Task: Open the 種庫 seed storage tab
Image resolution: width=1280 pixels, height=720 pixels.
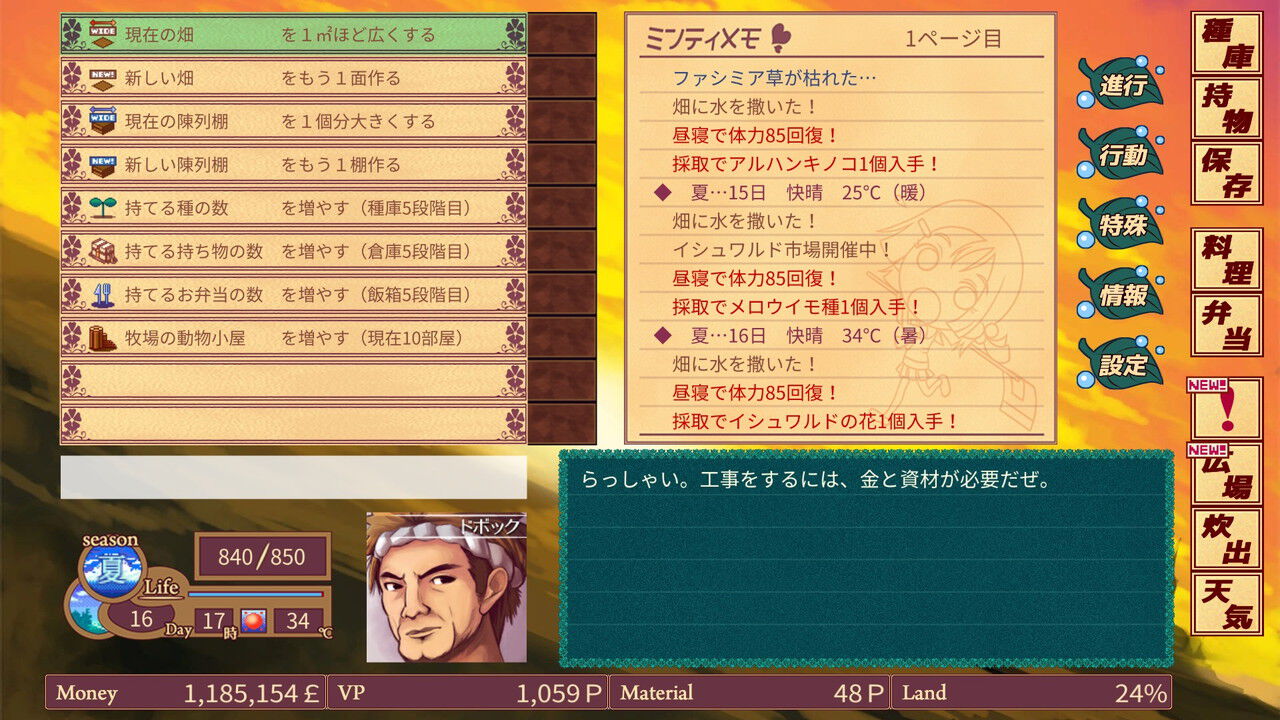Action: click(x=1224, y=41)
